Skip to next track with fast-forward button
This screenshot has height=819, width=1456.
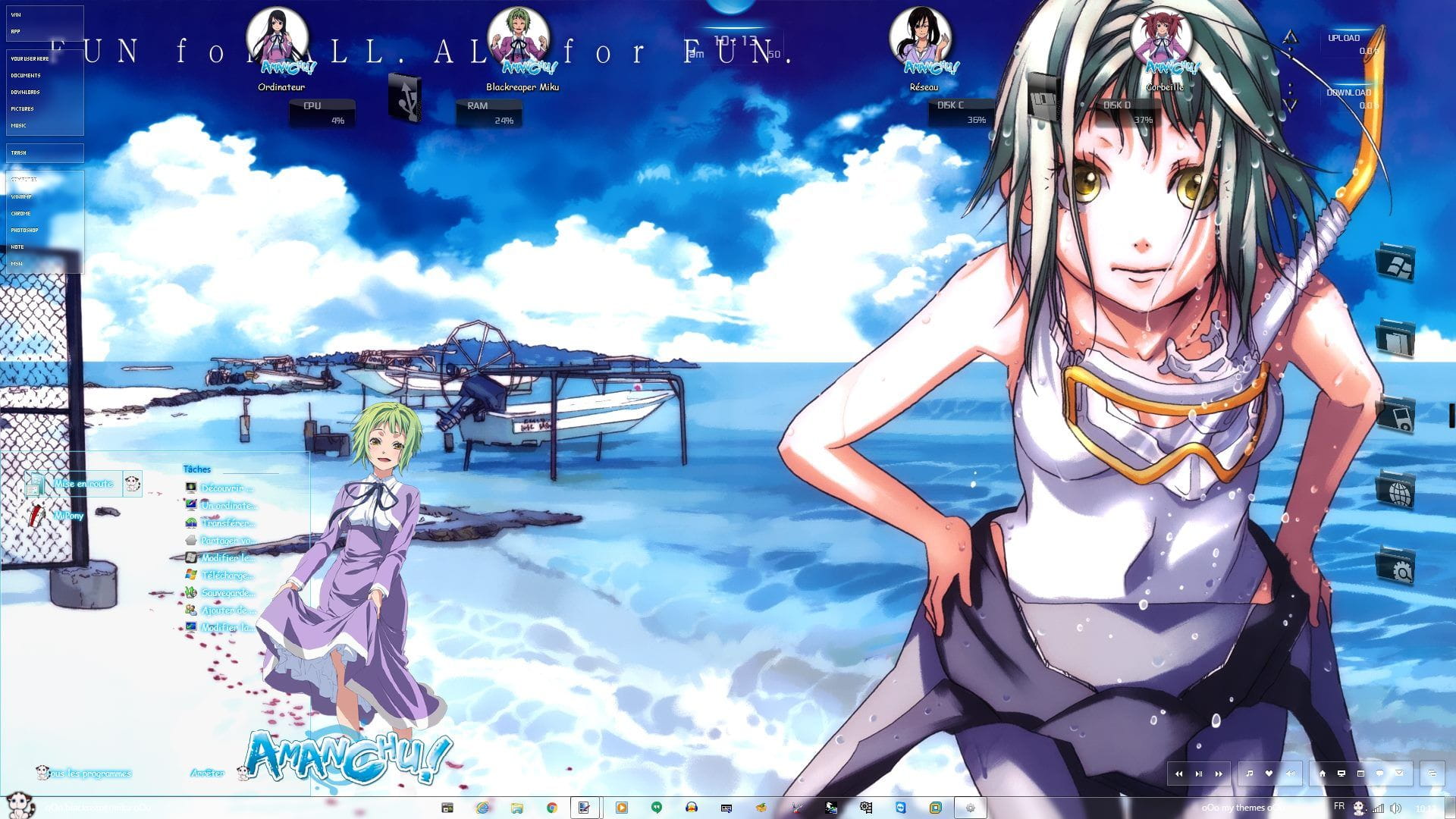point(1219,773)
